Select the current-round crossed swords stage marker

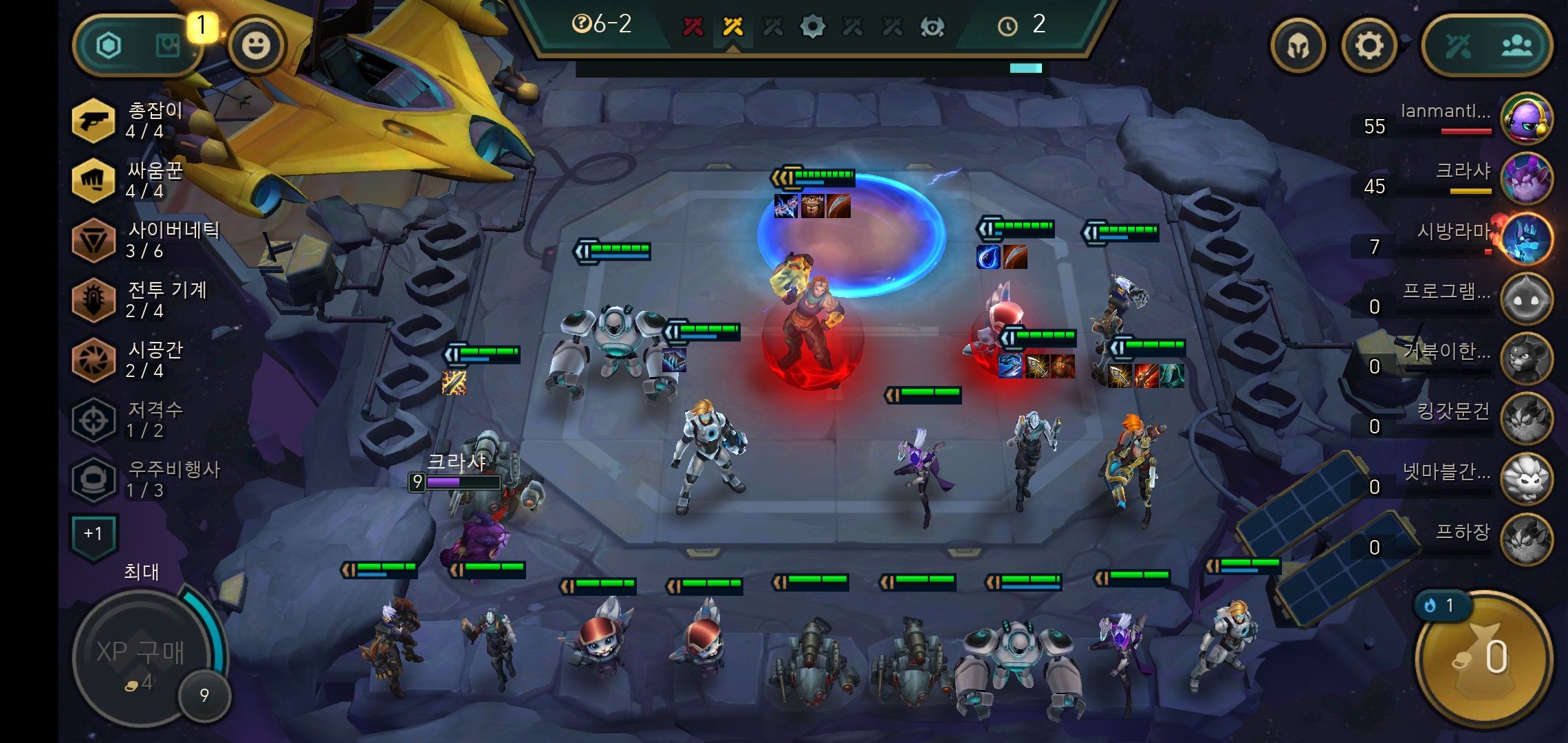pos(732,27)
